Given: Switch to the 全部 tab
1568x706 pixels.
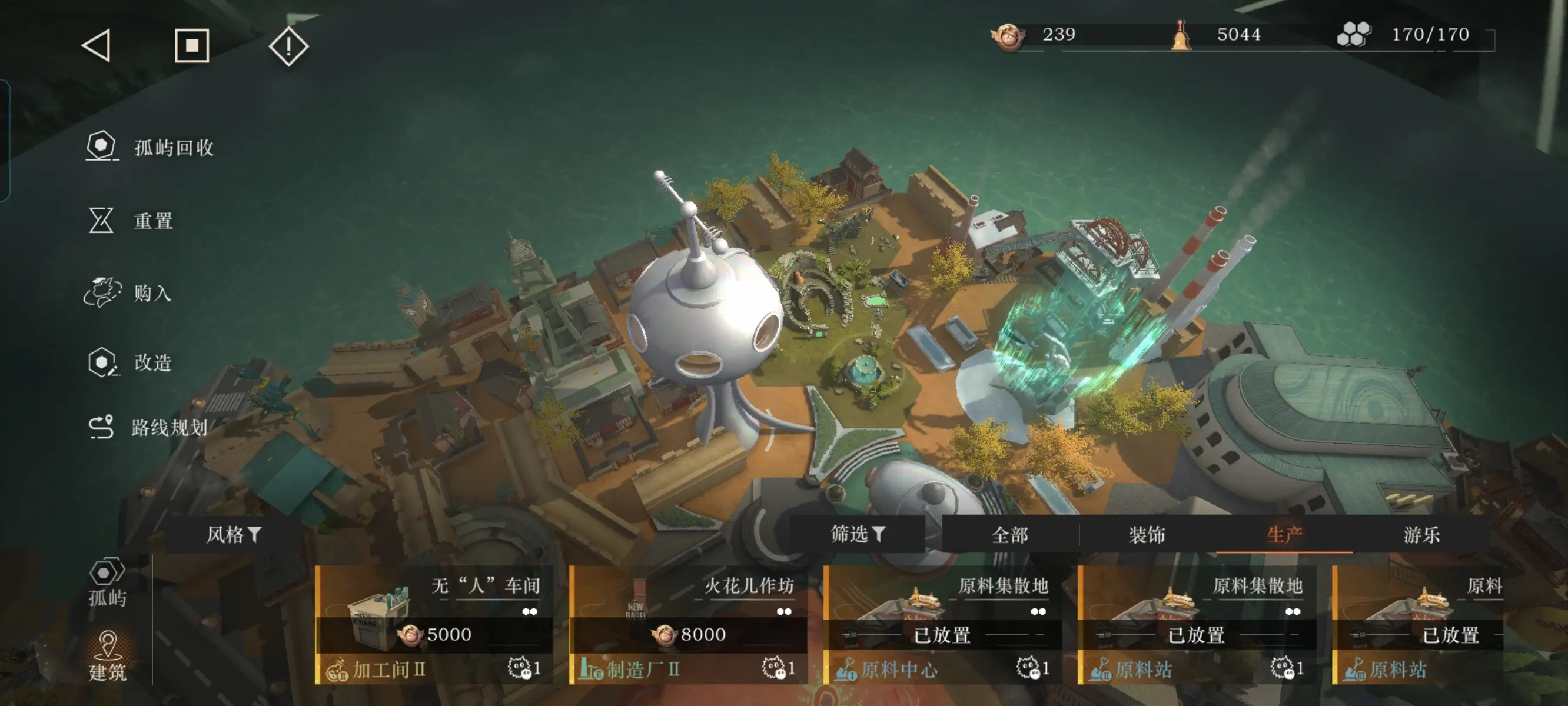Looking at the screenshot, I should coord(1009,535).
